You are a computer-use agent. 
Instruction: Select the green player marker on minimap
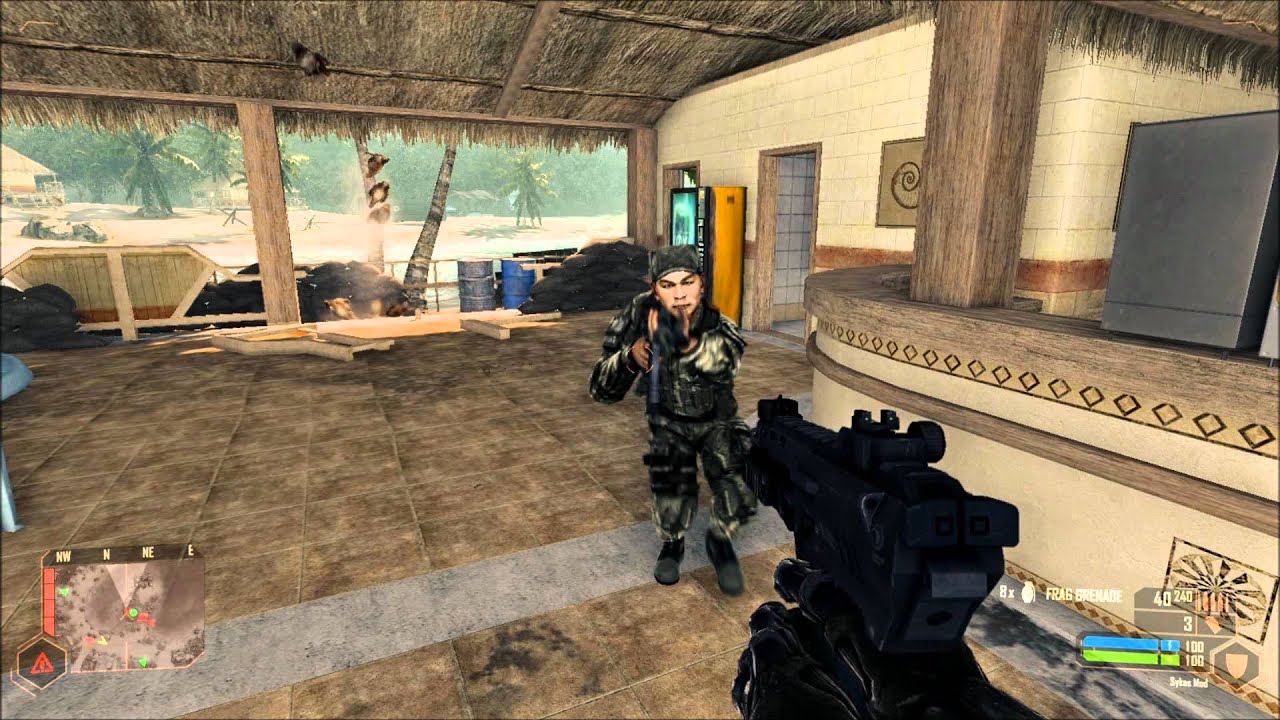tap(134, 613)
